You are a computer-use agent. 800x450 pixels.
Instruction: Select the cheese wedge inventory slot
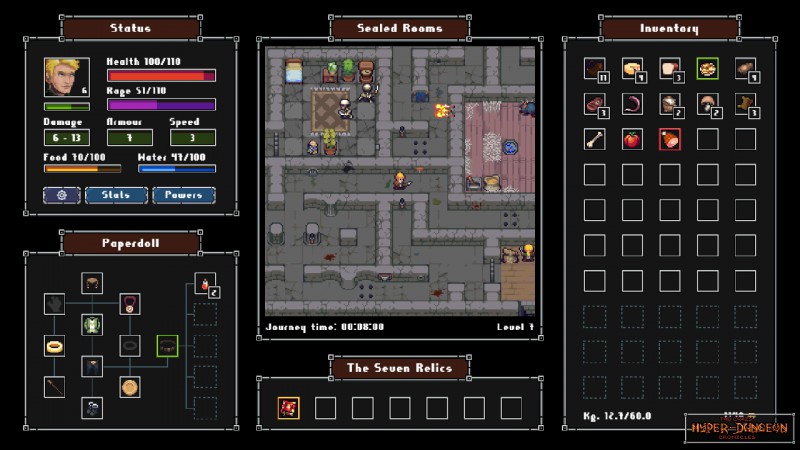pyautogui.click(x=632, y=68)
